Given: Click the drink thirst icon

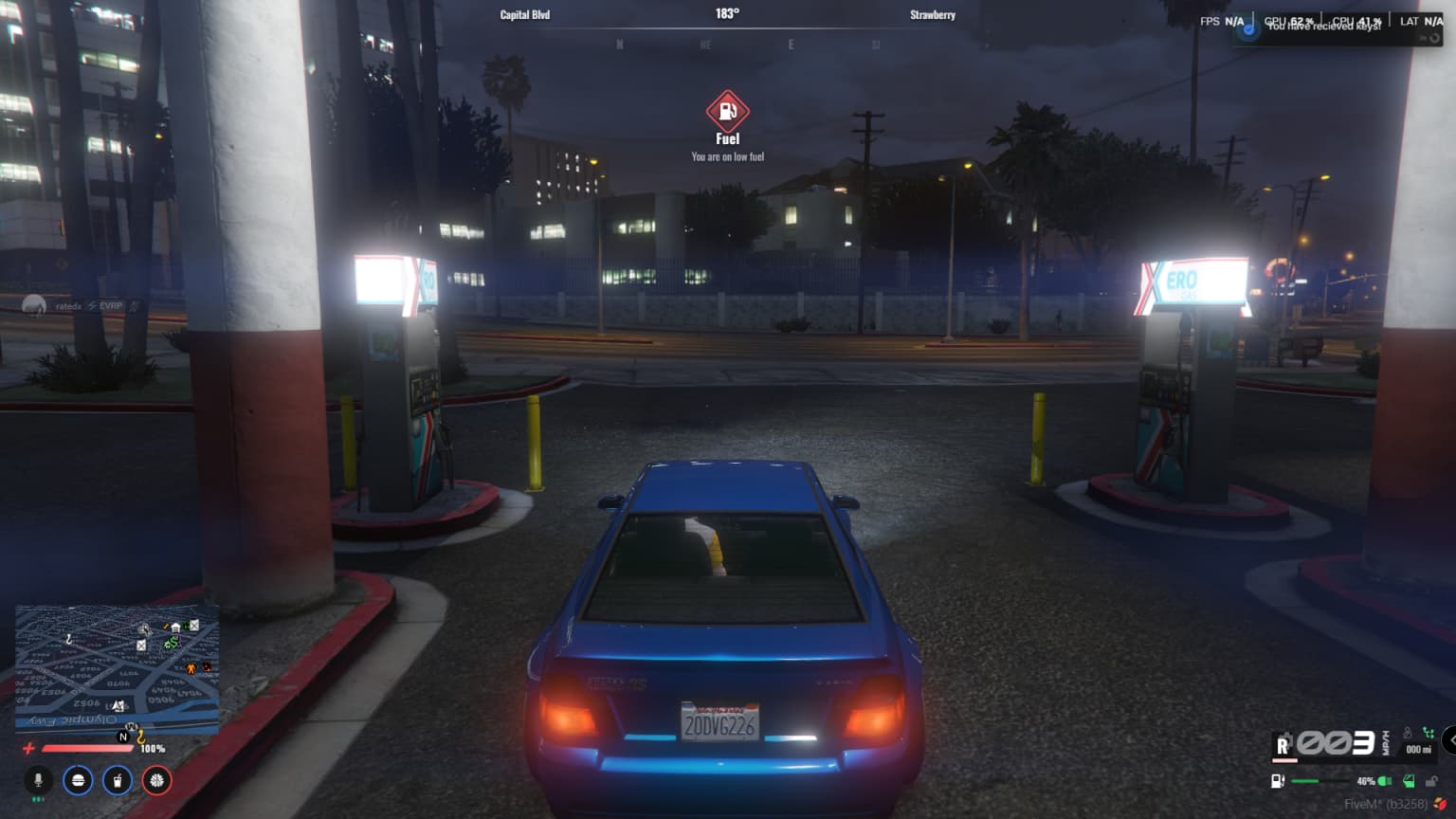Looking at the screenshot, I should point(116,781).
